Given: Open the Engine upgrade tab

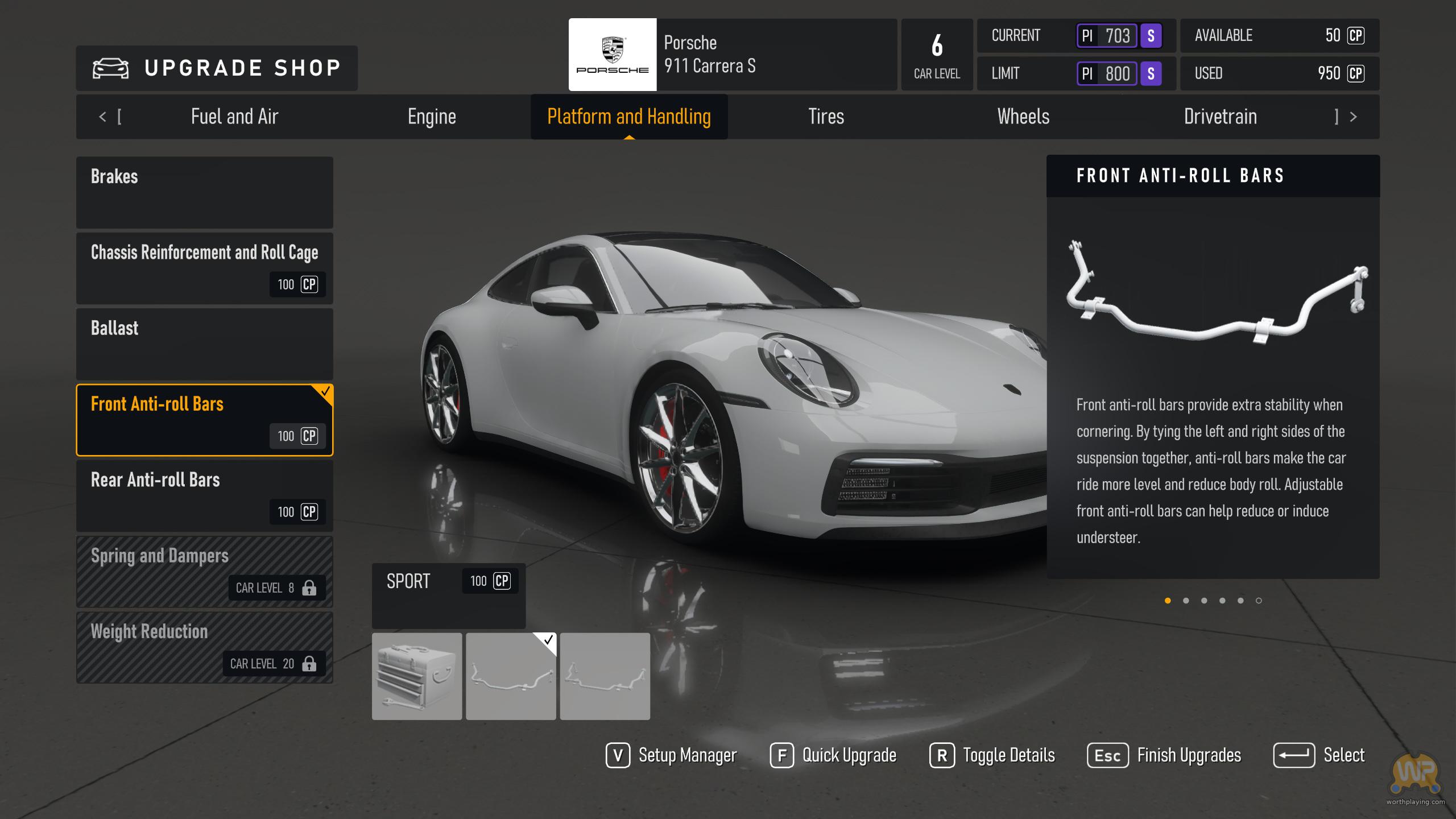Looking at the screenshot, I should tap(432, 117).
